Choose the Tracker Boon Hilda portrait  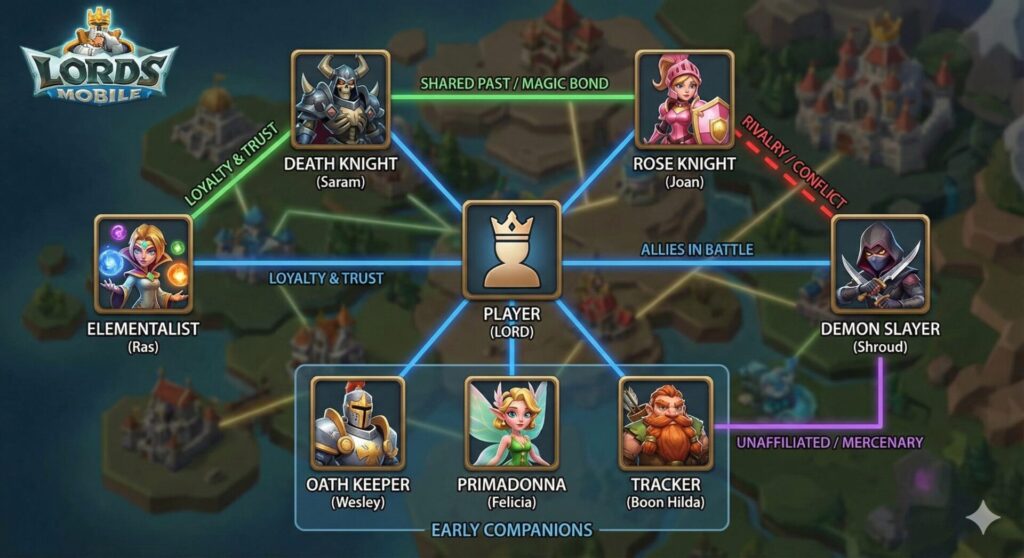coord(665,423)
